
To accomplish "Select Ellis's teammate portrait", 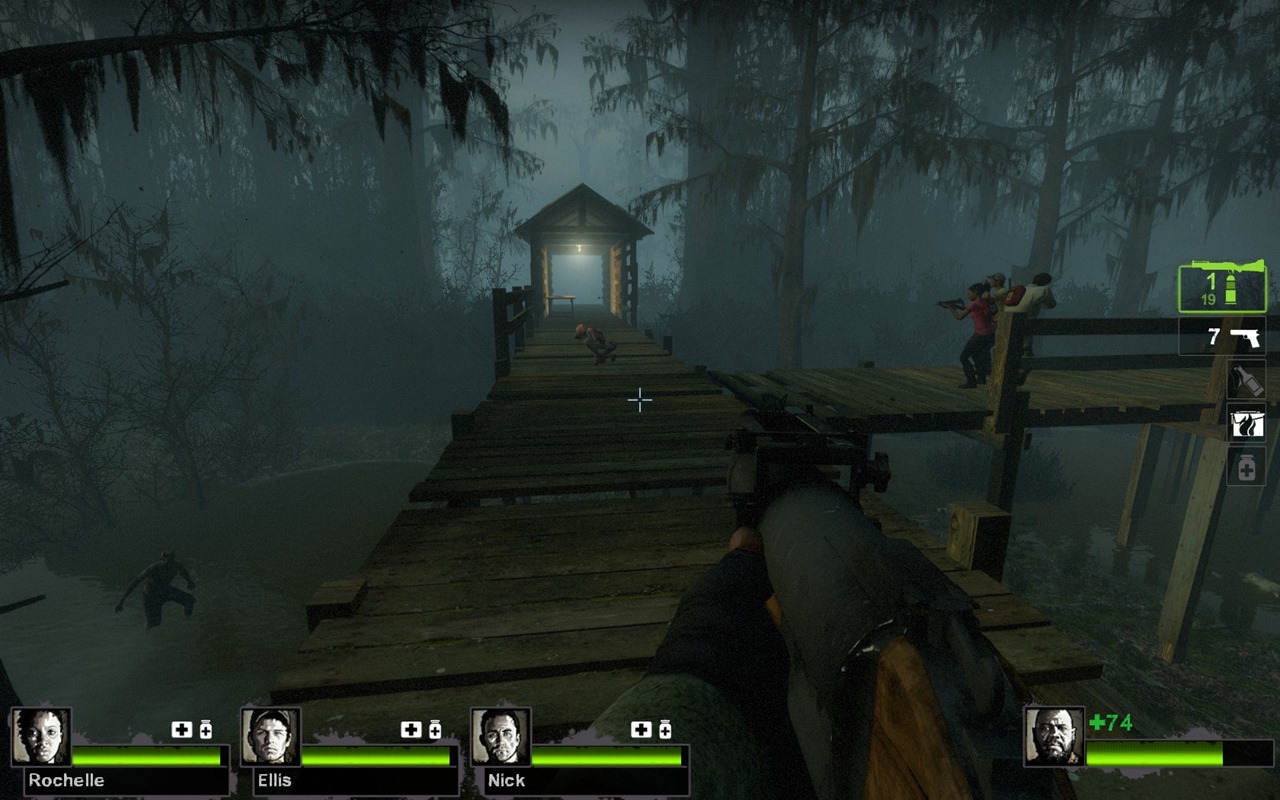I will pos(271,737).
